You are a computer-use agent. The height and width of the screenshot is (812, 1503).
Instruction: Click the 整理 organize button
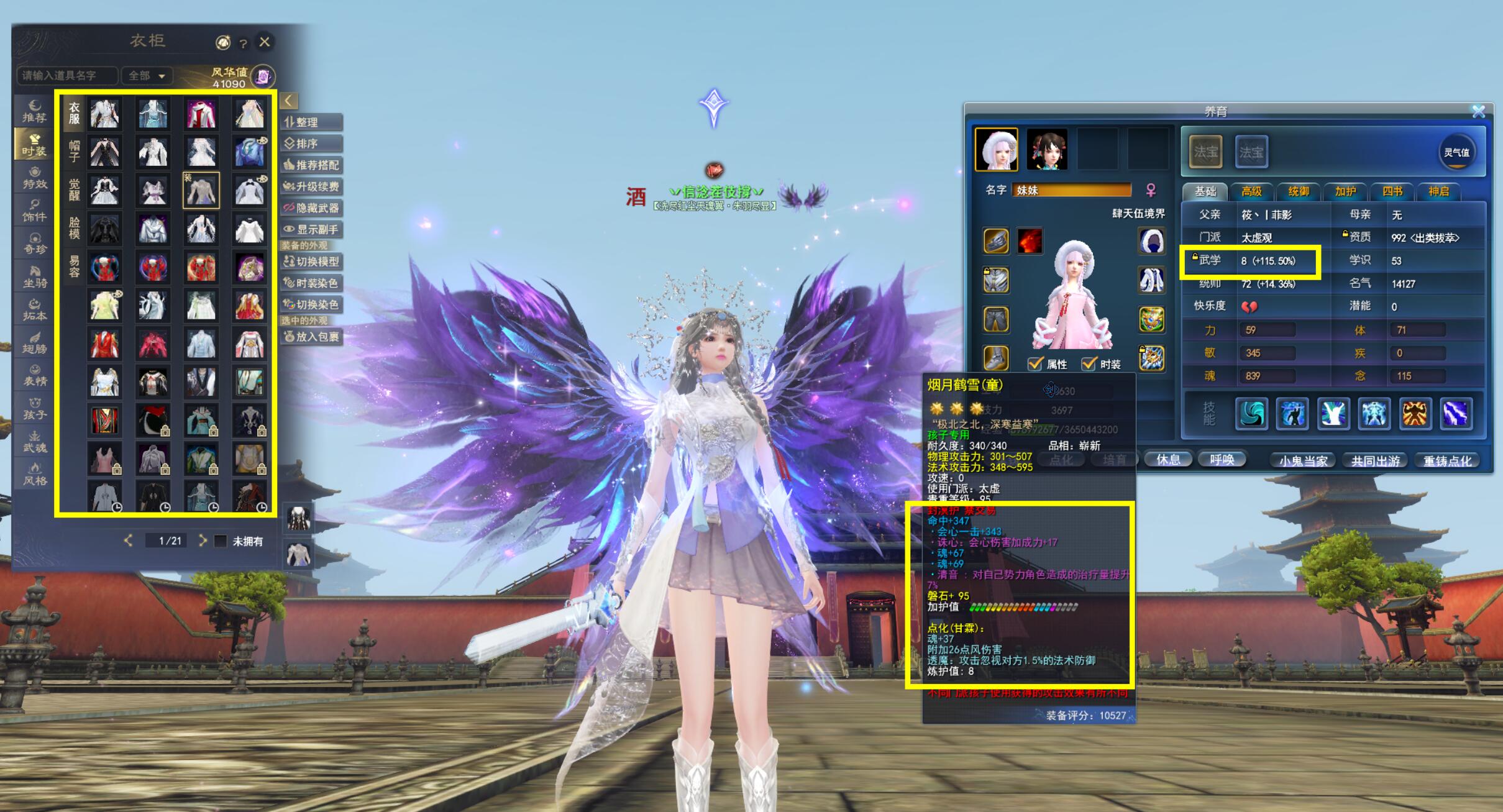click(x=311, y=122)
